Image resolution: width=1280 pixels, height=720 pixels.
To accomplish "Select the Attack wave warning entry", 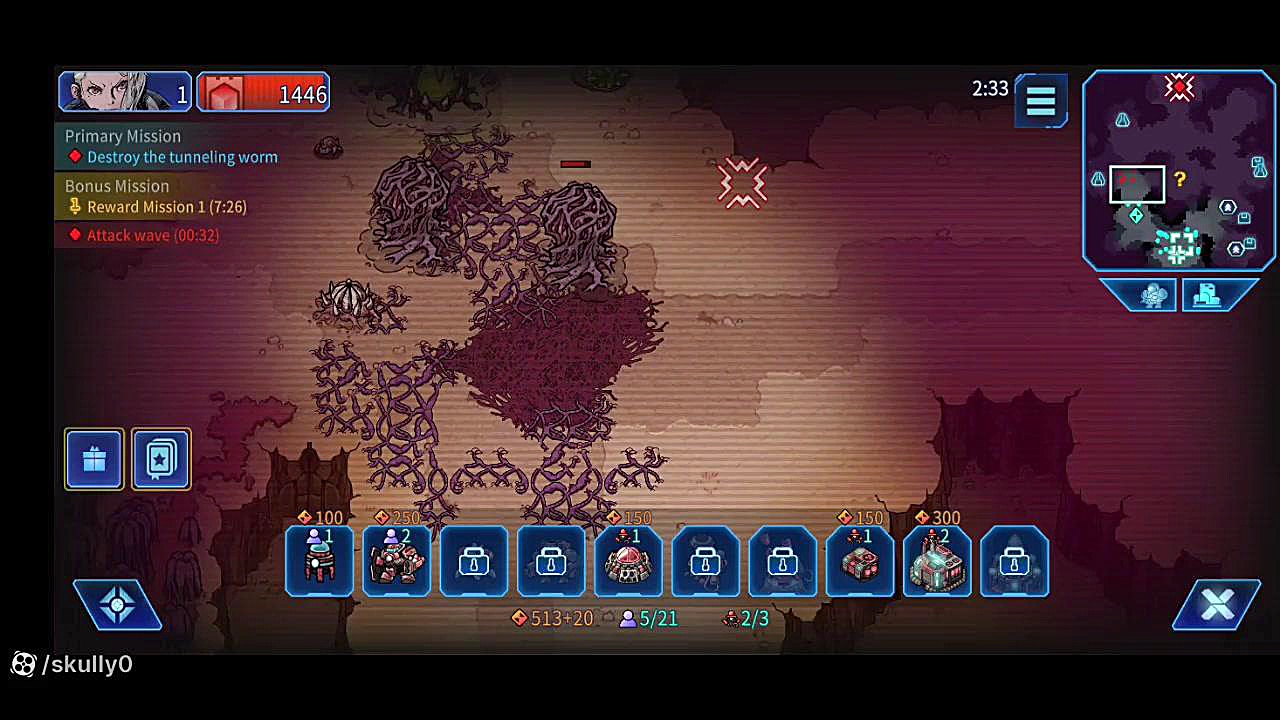I will pyautogui.click(x=152, y=235).
